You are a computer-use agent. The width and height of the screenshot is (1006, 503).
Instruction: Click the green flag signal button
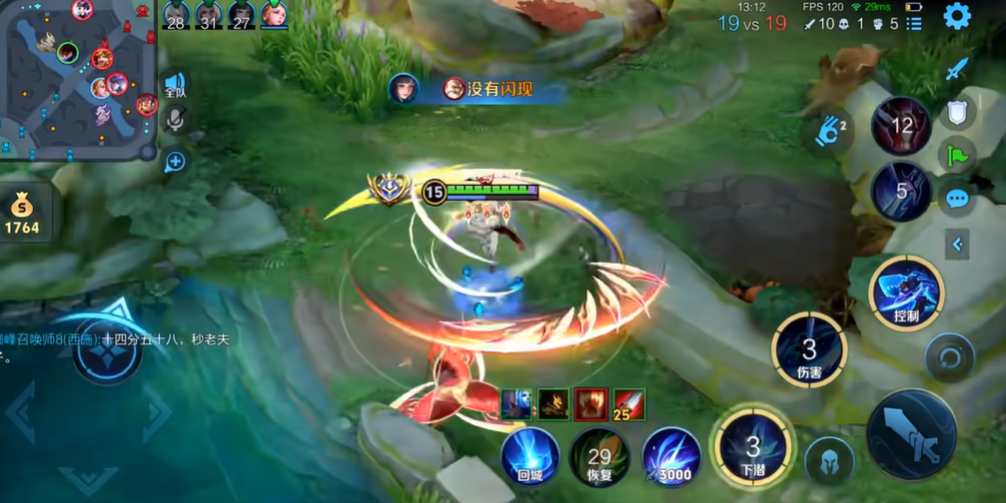957,156
